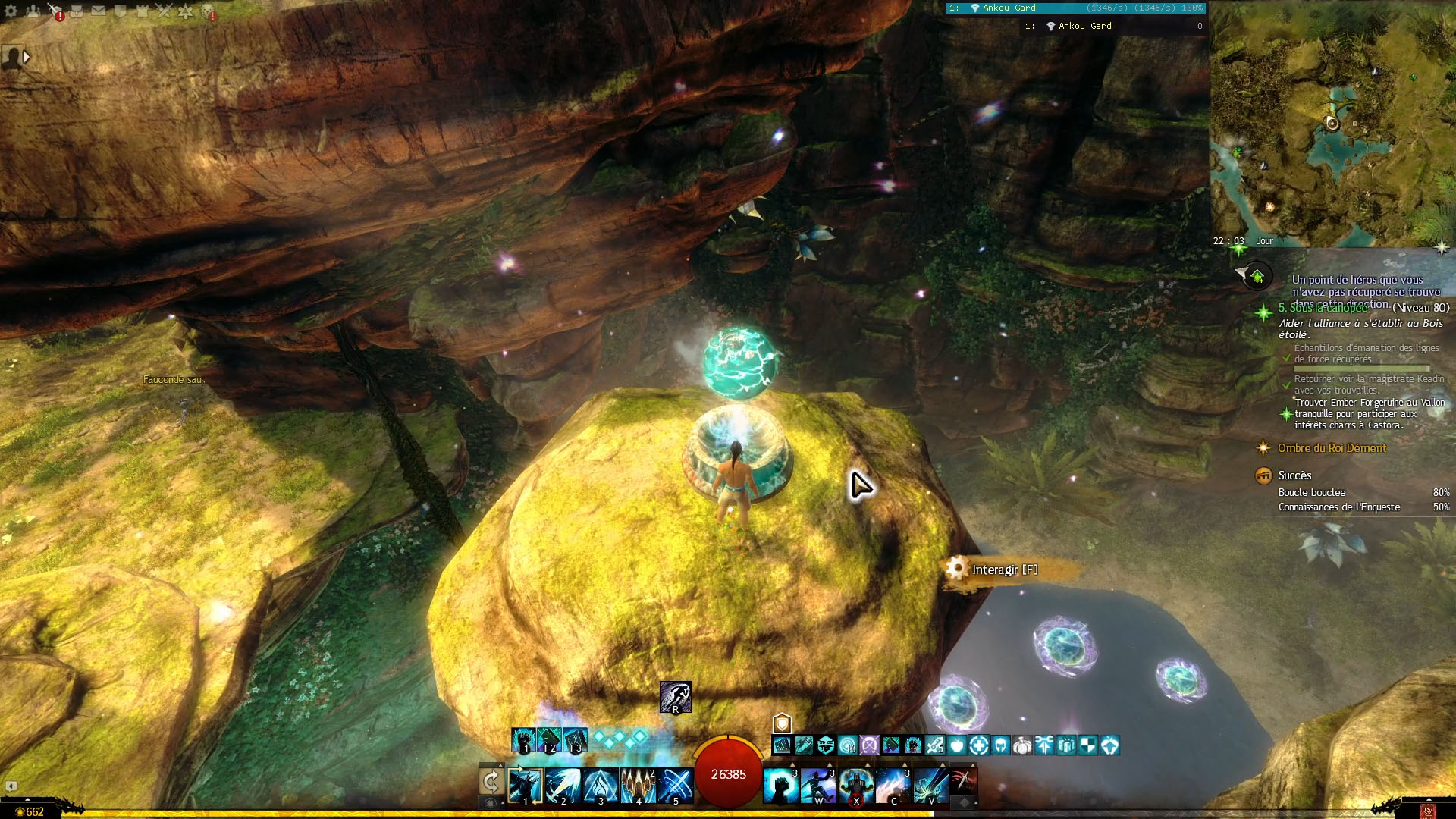Activate weapon skill 3 with triangle flame
The height and width of the screenshot is (819, 1456).
pos(600,786)
